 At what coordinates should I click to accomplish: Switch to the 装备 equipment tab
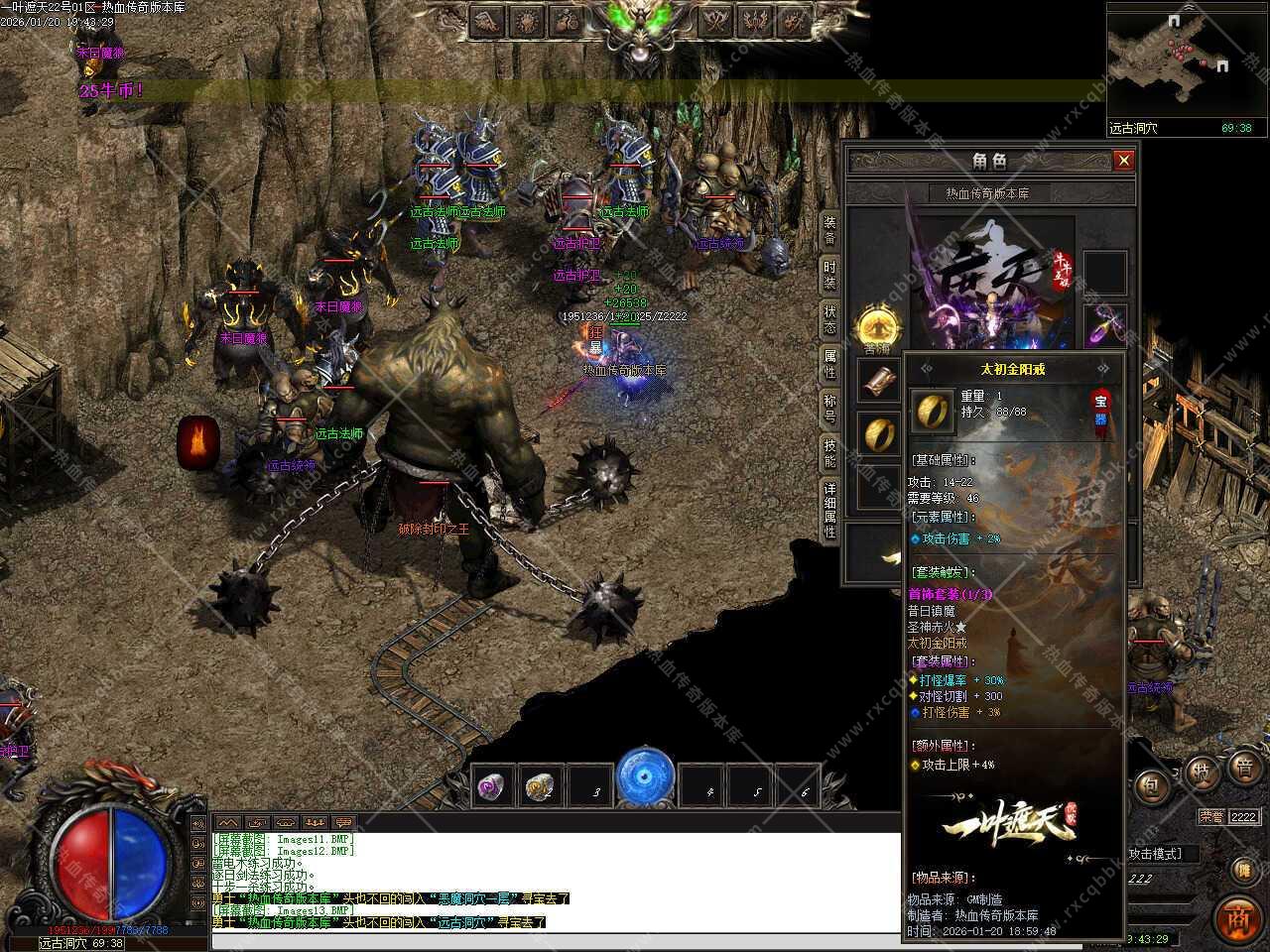pyautogui.click(x=829, y=230)
